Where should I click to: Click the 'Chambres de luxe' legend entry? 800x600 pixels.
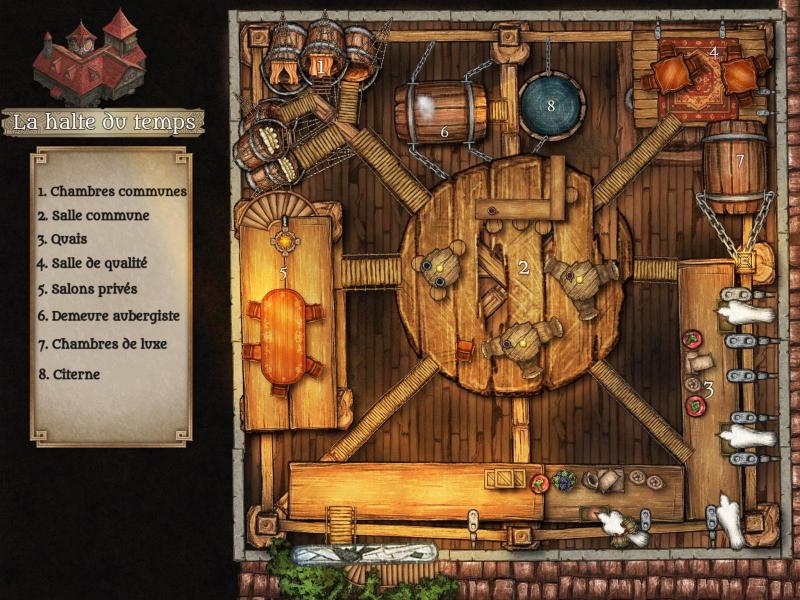click(x=101, y=344)
